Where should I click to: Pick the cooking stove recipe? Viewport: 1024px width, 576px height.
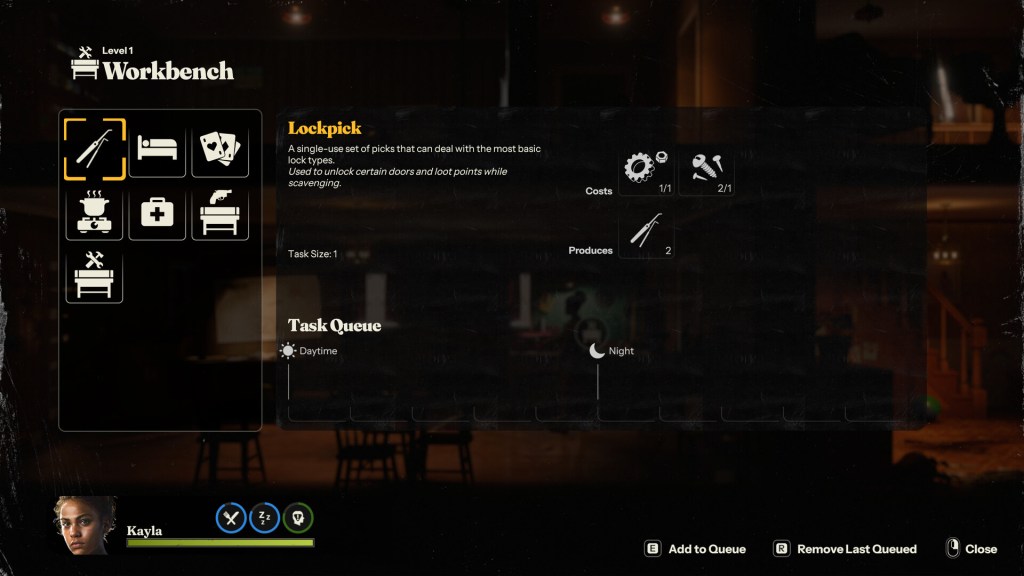[95, 211]
